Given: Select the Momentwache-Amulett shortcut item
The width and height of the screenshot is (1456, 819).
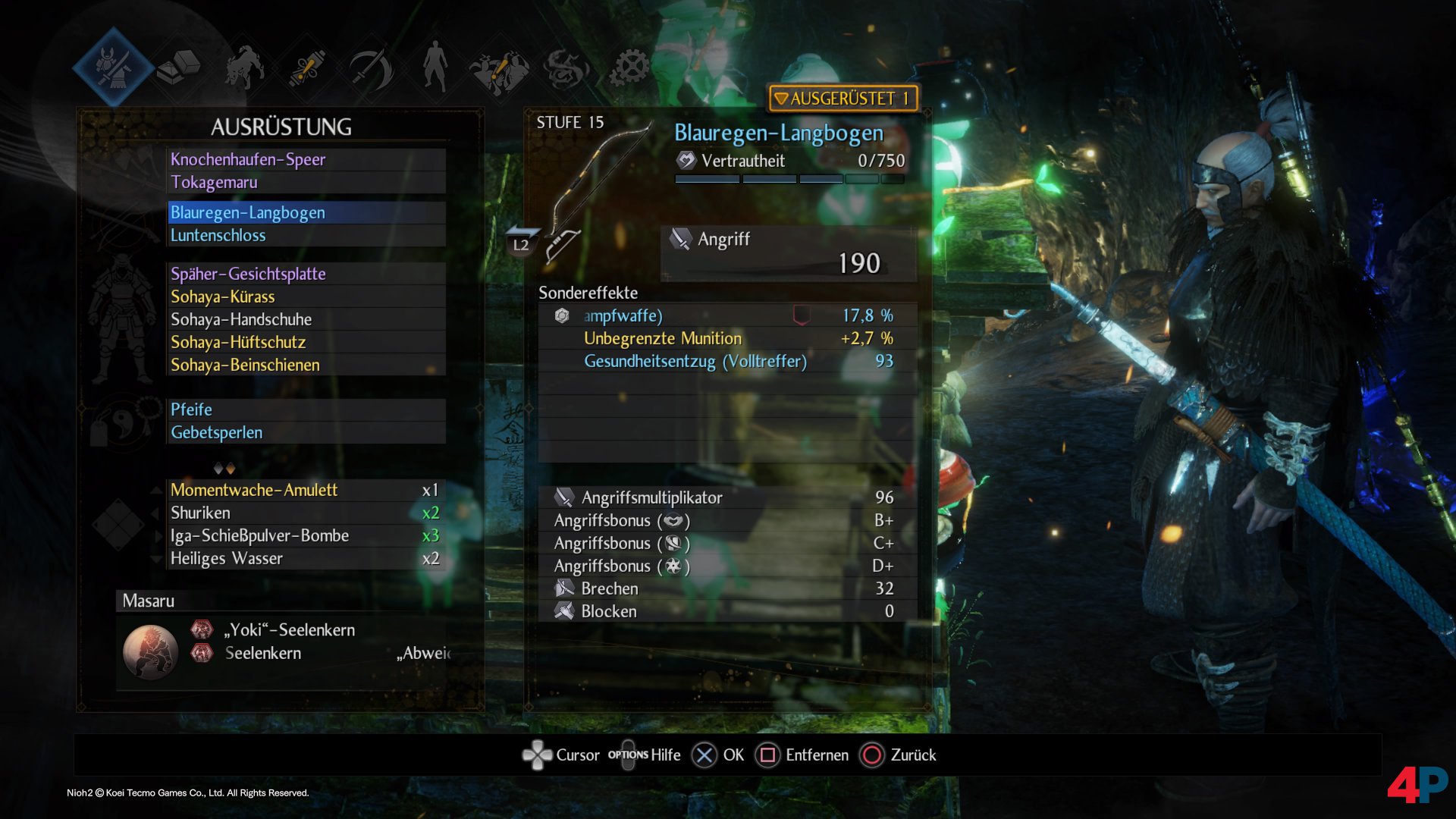Looking at the screenshot, I should (x=305, y=490).
